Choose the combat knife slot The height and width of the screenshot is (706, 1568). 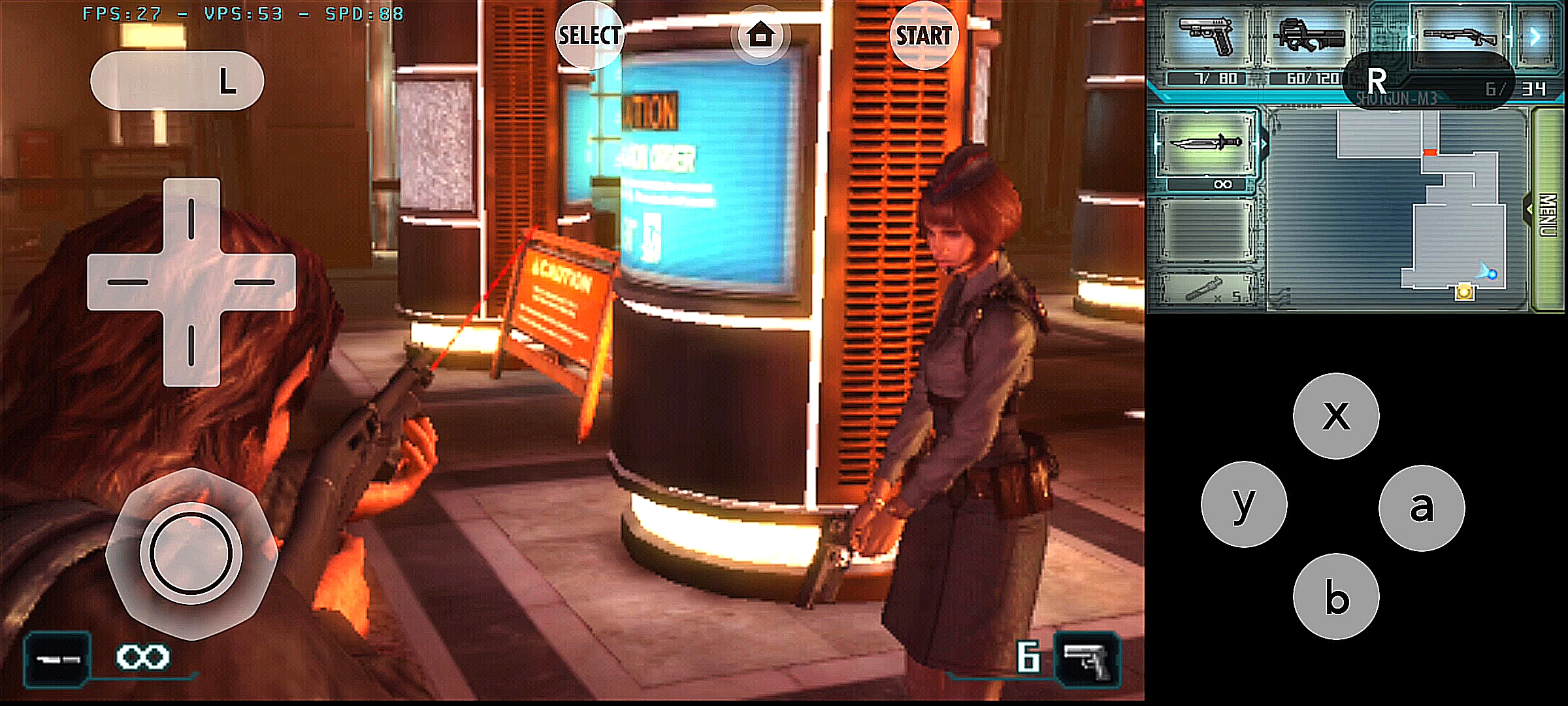(x=1206, y=144)
